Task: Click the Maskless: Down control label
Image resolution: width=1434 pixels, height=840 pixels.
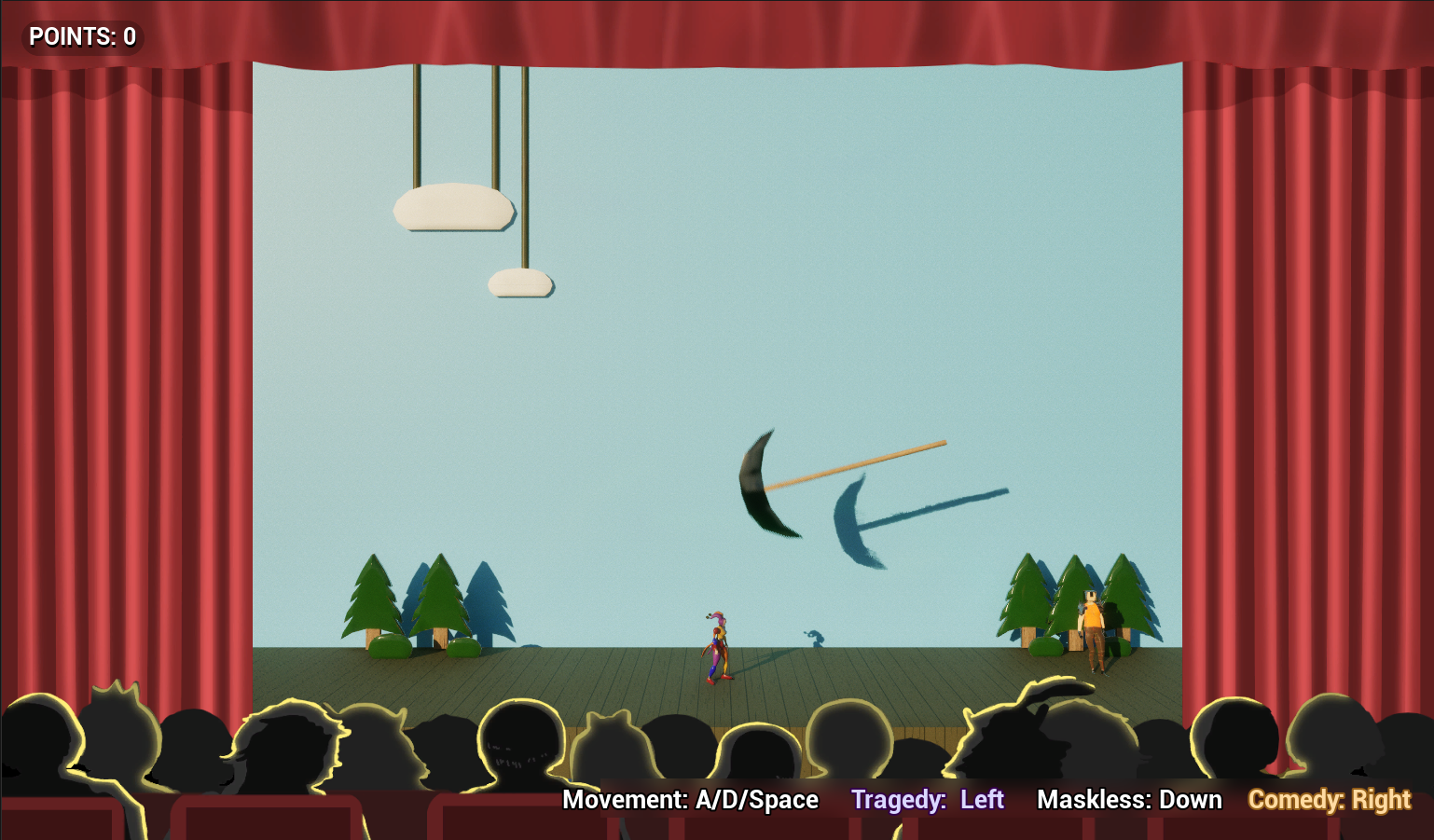Action: click(x=1130, y=800)
